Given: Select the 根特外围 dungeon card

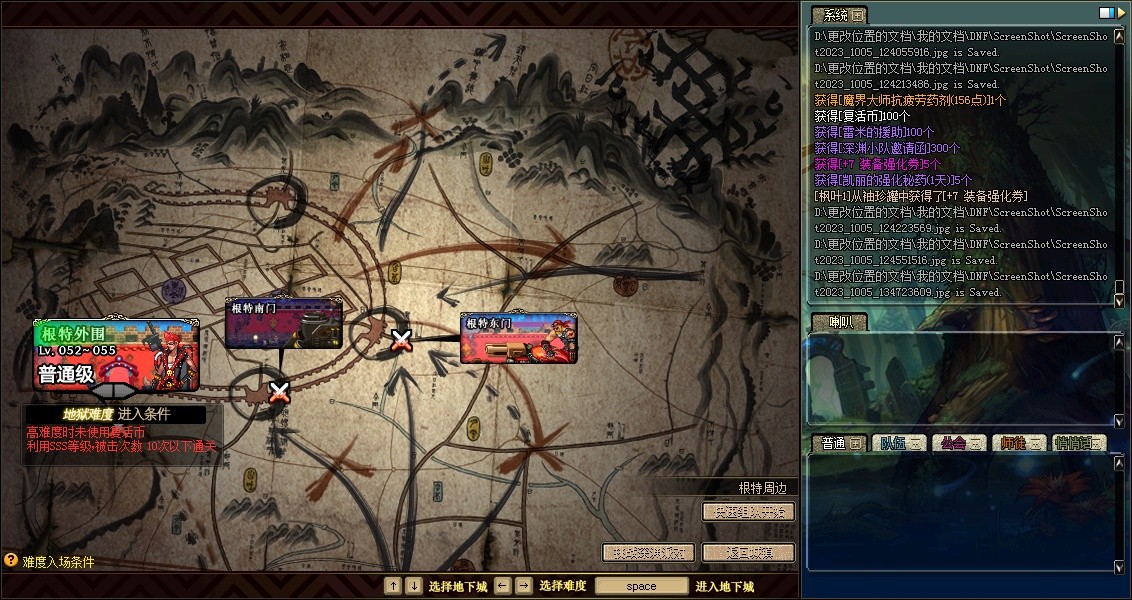Looking at the screenshot, I should tap(116, 354).
